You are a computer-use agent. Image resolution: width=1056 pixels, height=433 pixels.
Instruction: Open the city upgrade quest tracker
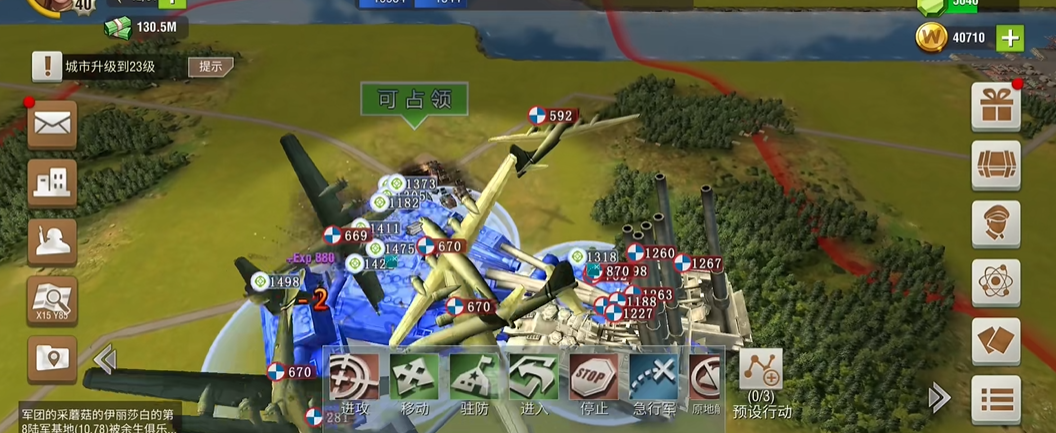(x=110, y=67)
